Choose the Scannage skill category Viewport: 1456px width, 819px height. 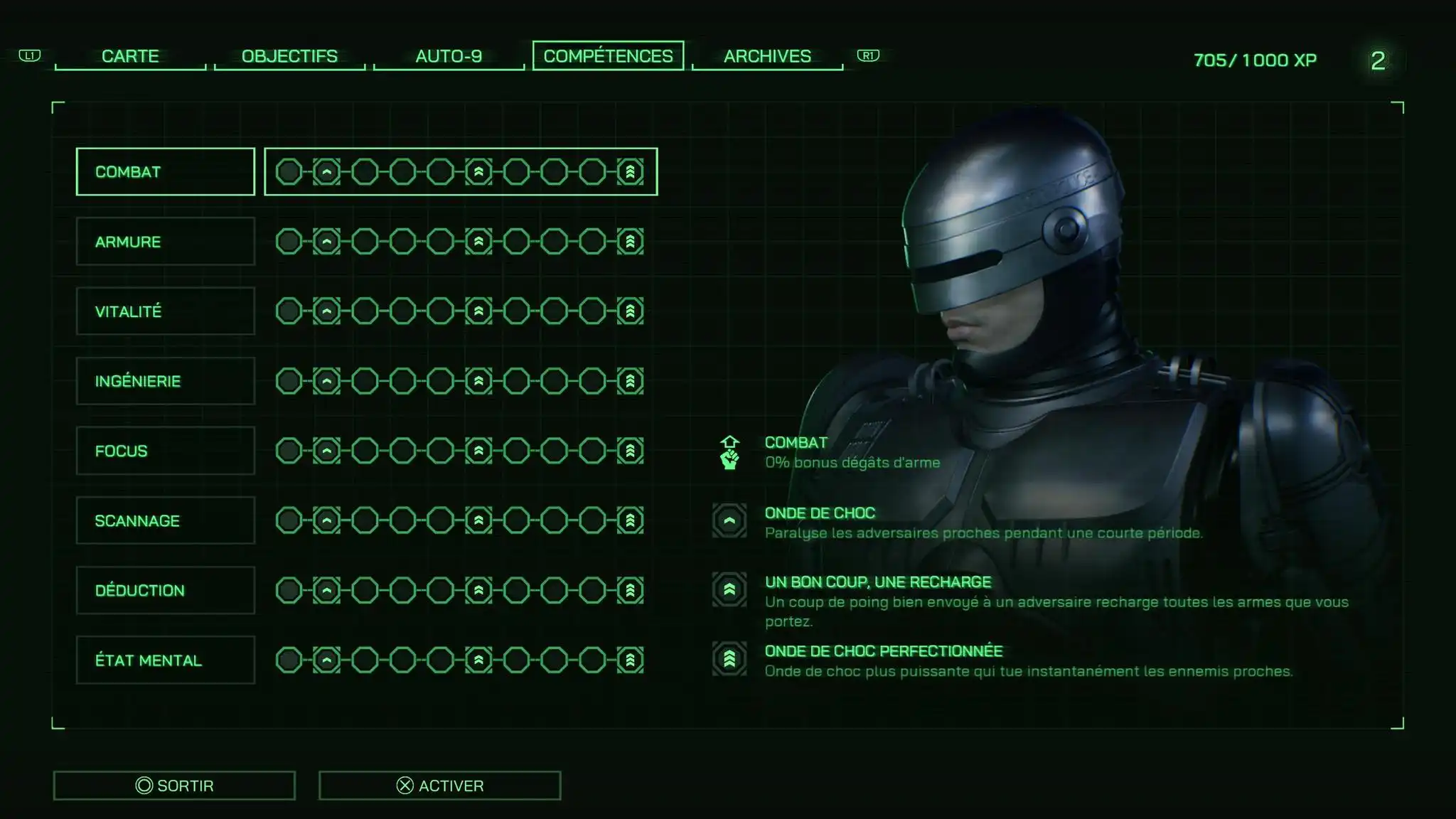click(165, 520)
